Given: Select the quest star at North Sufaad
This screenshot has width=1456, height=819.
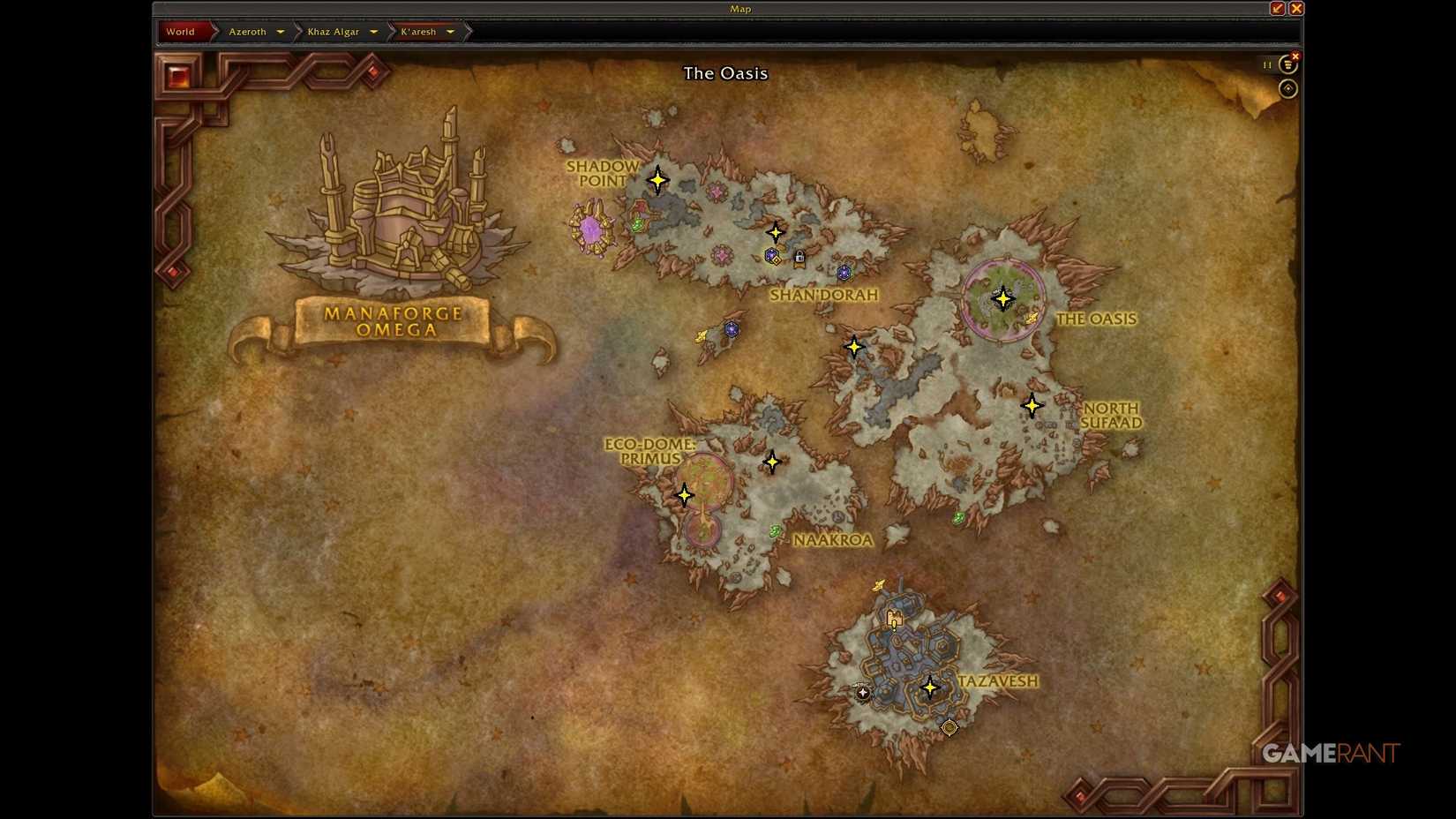Looking at the screenshot, I should pos(1031,404).
